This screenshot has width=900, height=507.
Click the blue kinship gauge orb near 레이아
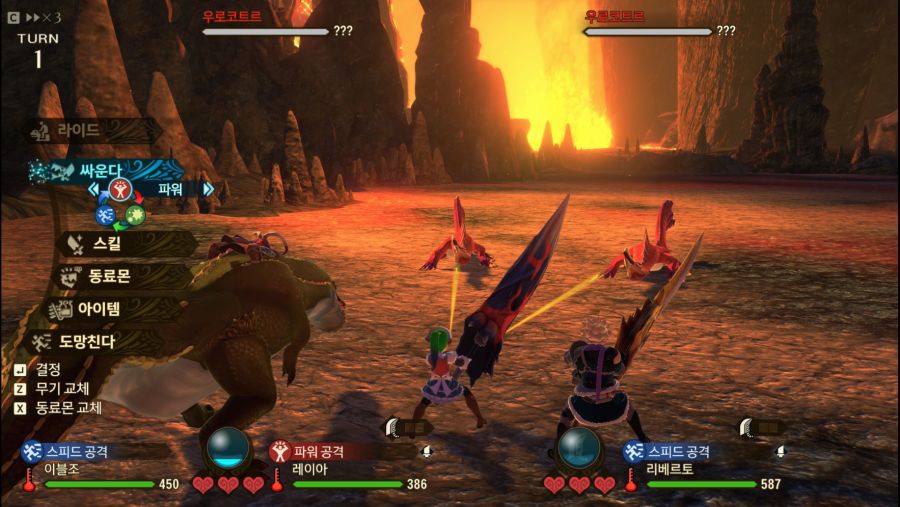(227, 447)
